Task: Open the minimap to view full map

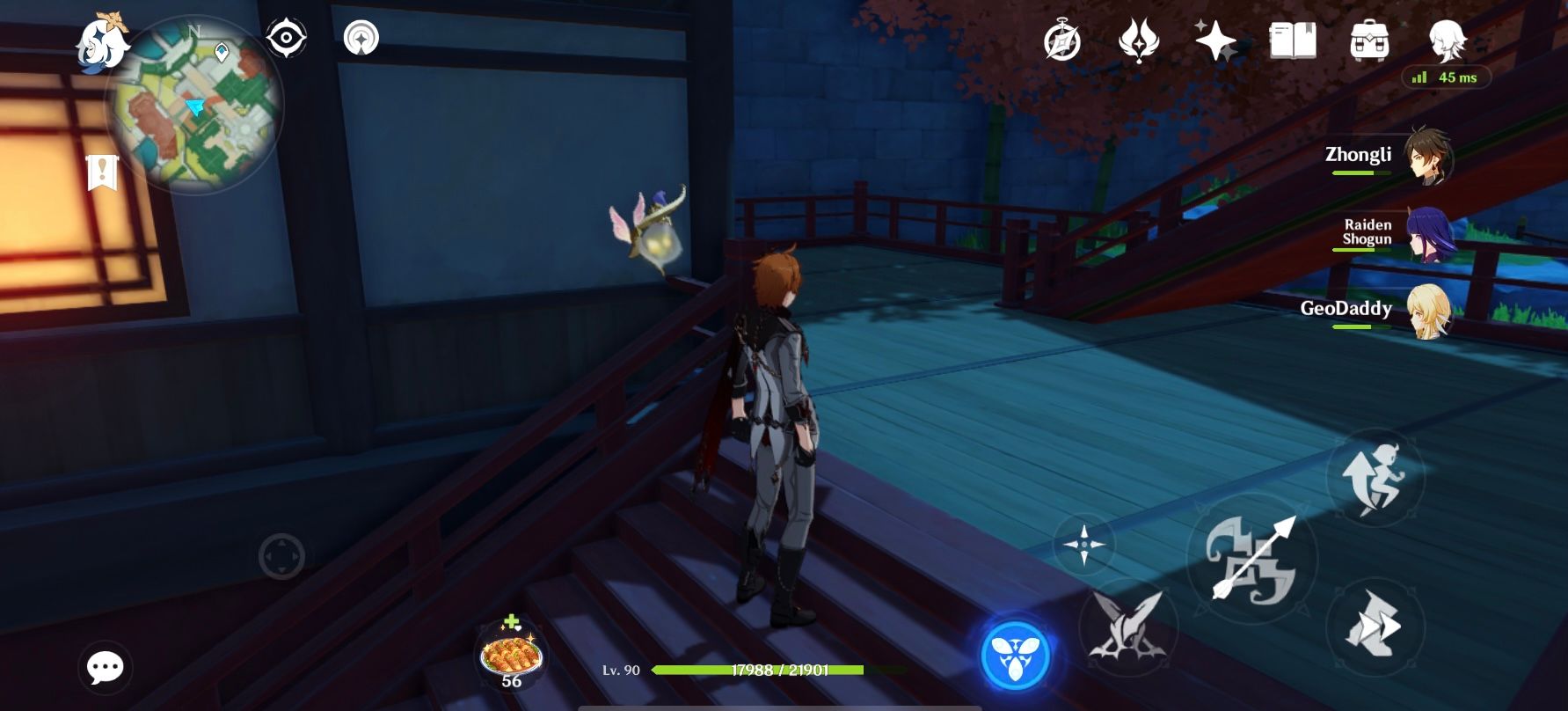Action: [195, 104]
